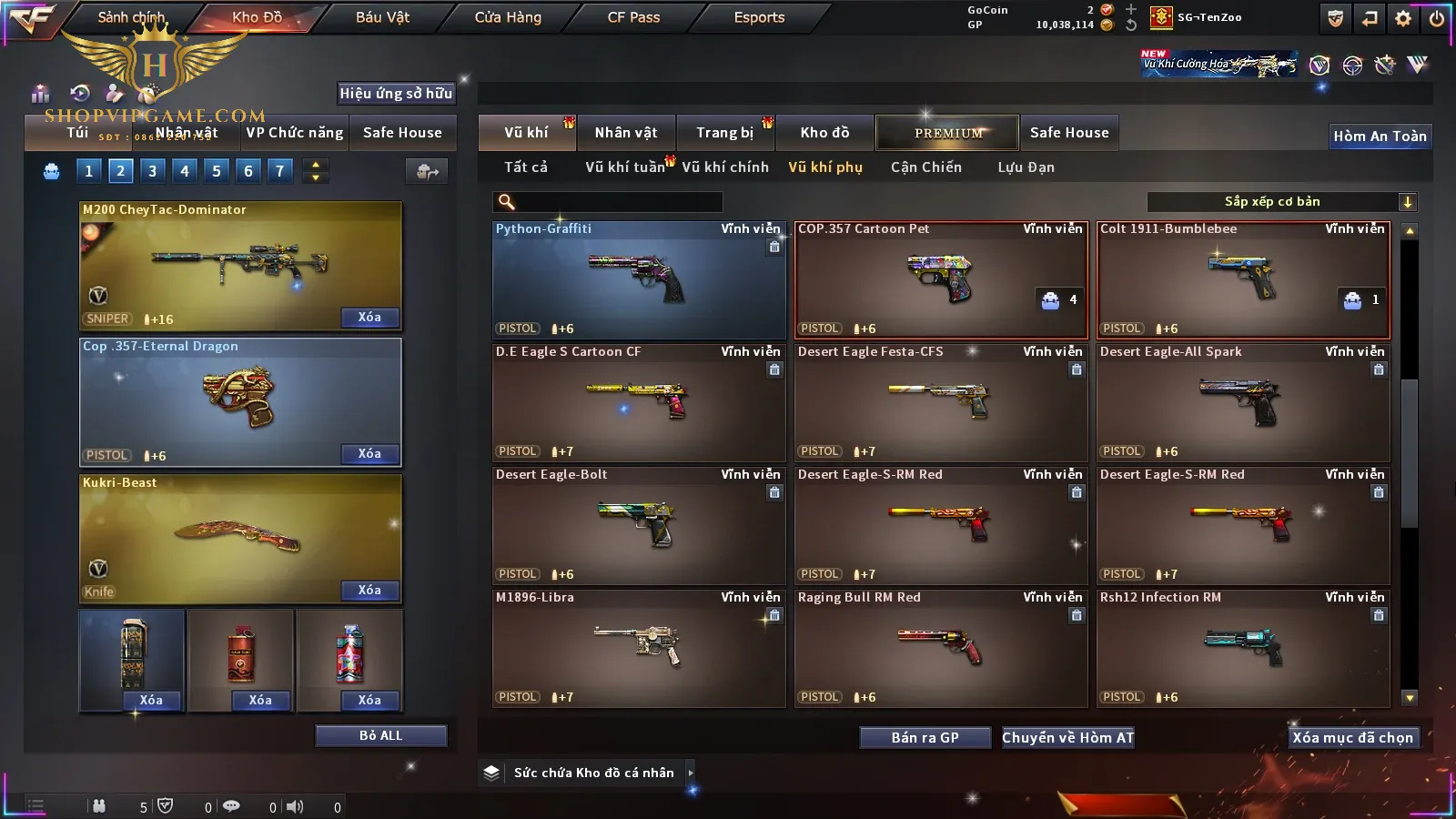Switch to bag slot 3

point(152,171)
